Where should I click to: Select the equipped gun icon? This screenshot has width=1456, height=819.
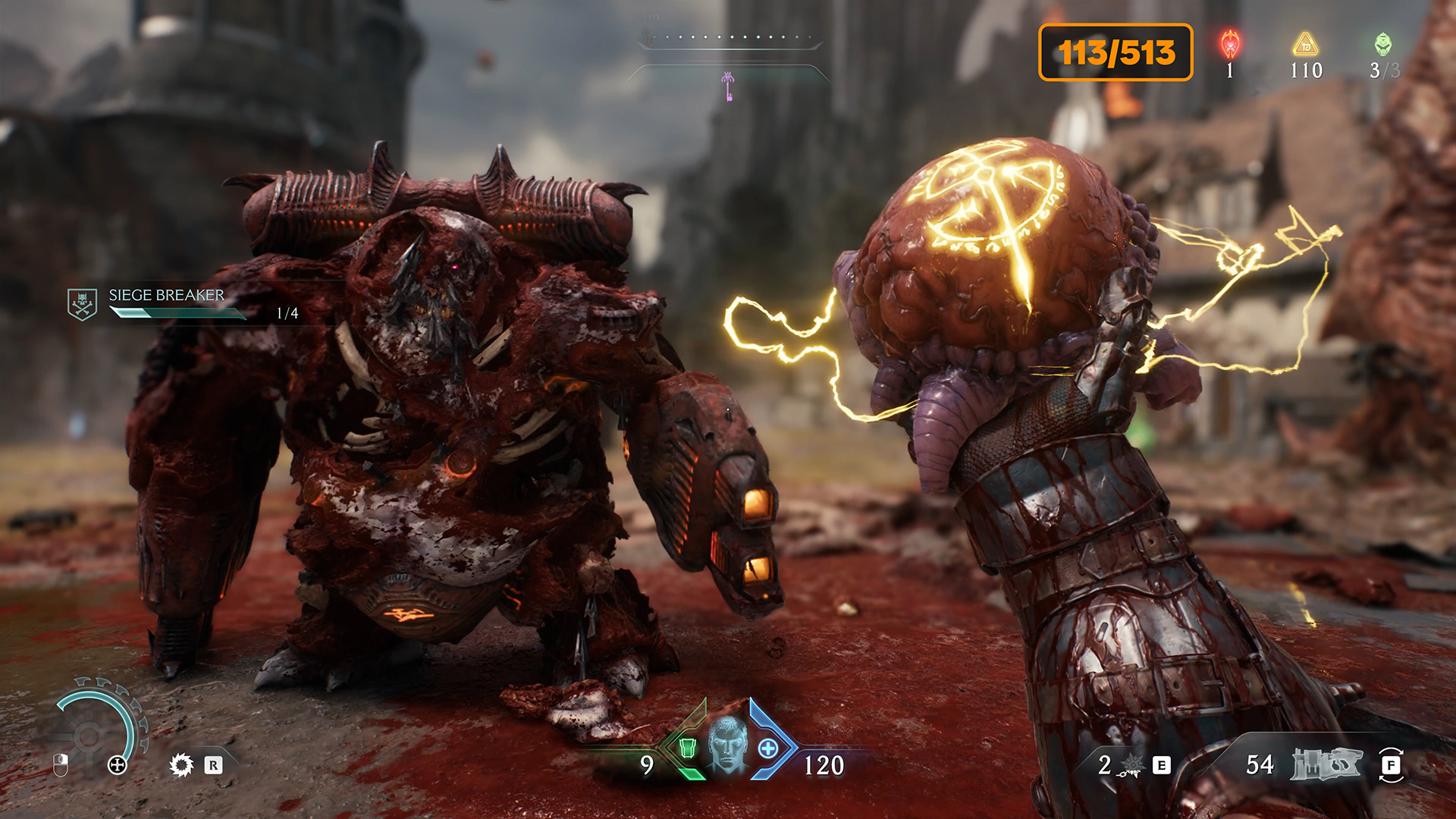pos(1326,764)
